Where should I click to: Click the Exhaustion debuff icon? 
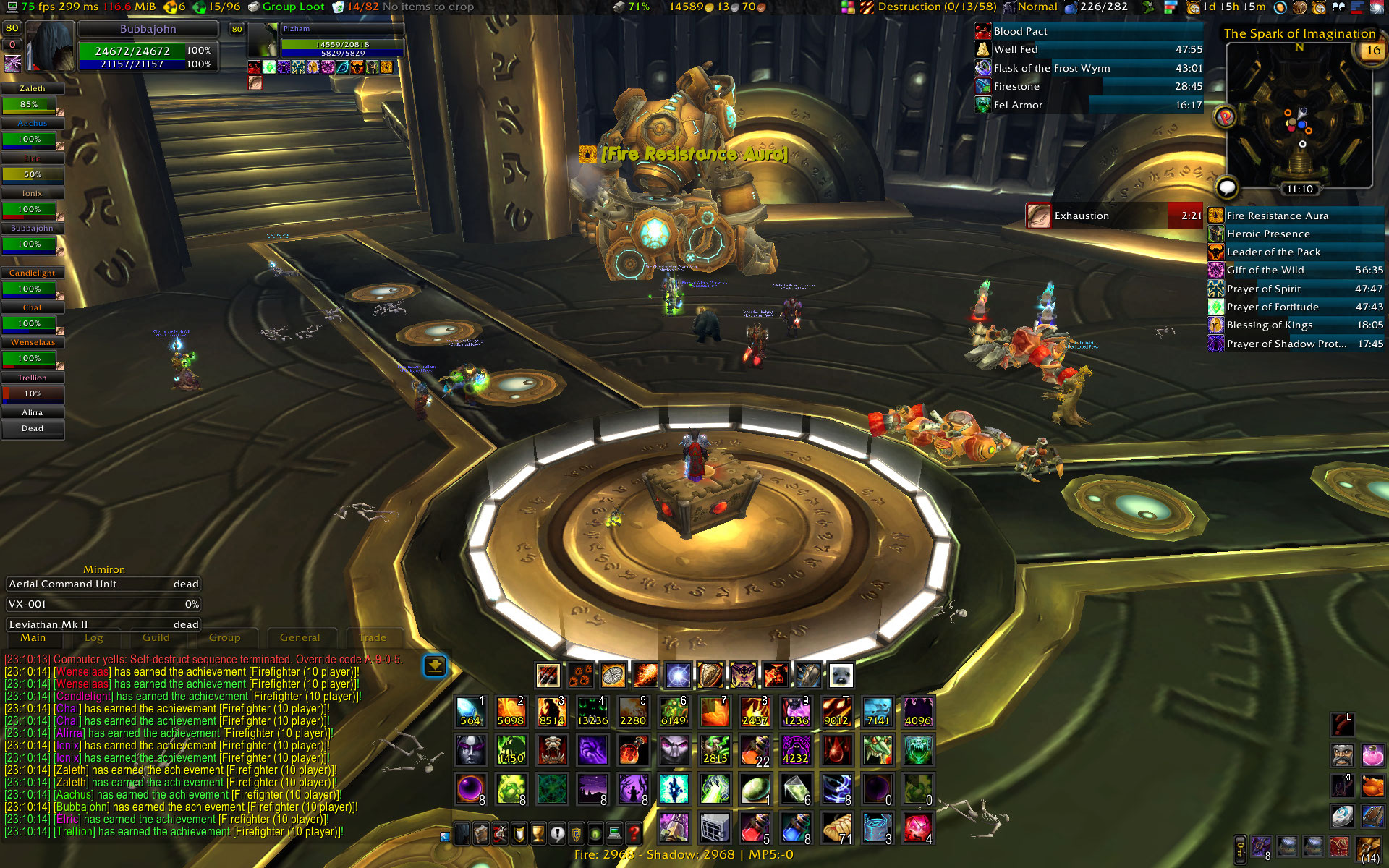(x=1038, y=216)
